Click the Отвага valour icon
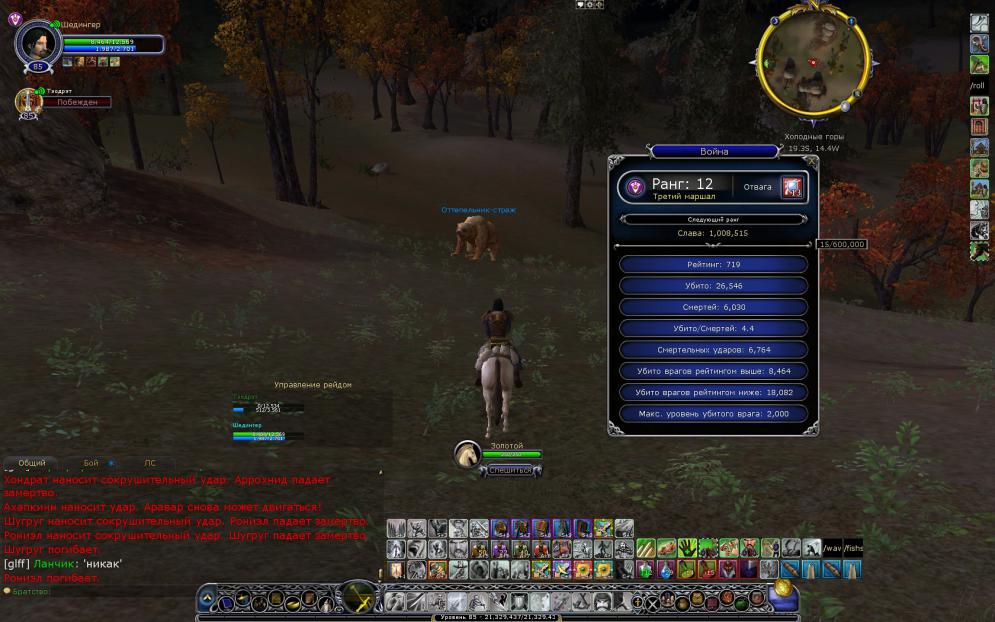Screen dimensions: 995x622 793,187
